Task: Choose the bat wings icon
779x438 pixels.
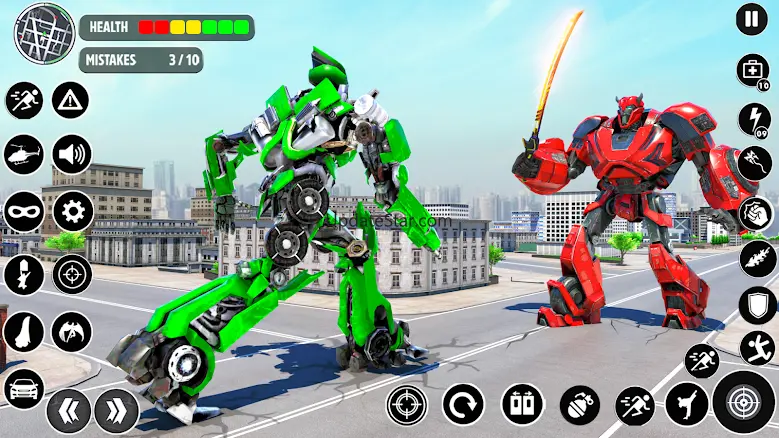Action: pyautogui.click(x=72, y=331)
